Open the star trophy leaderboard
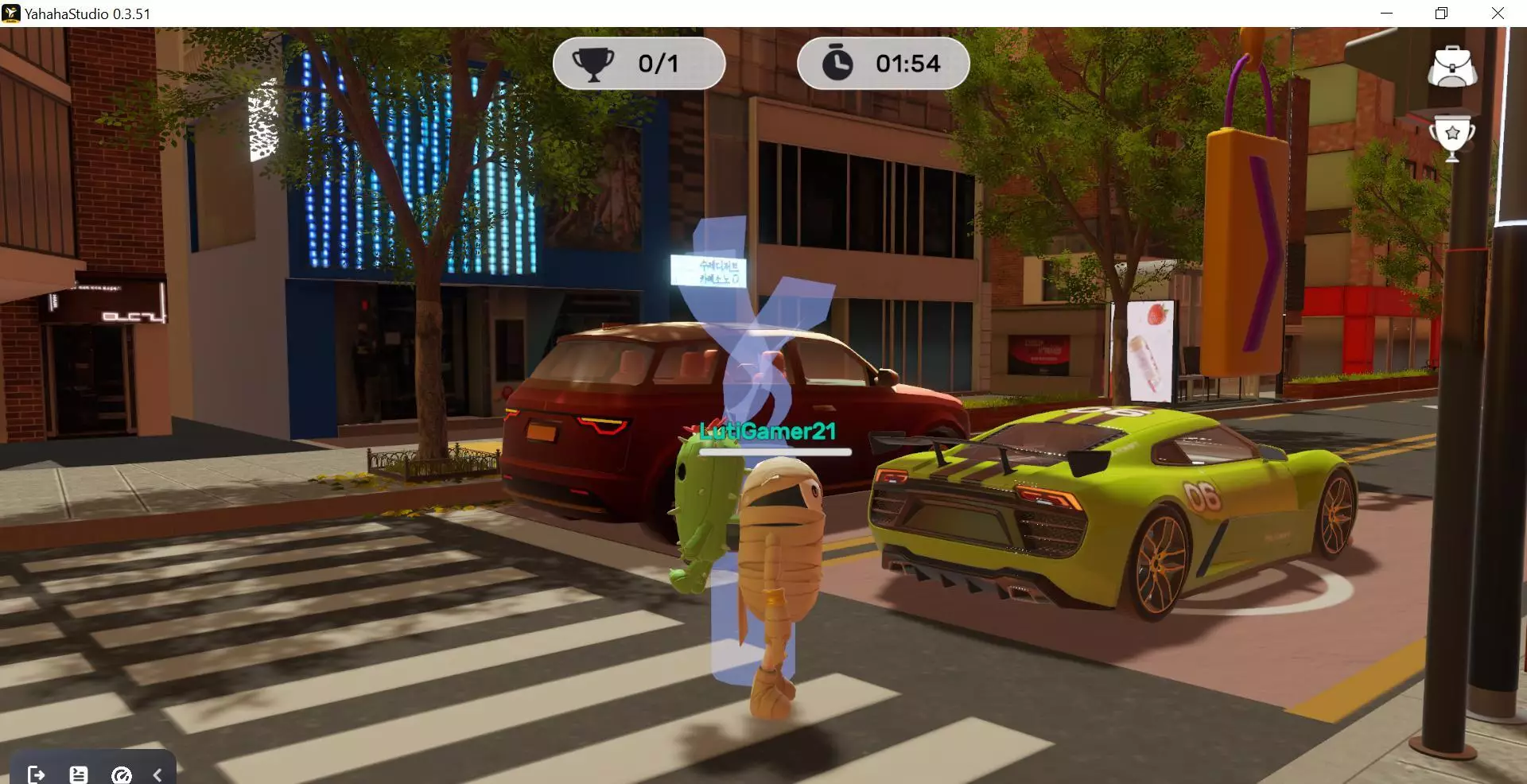The height and width of the screenshot is (784, 1527). (1452, 138)
